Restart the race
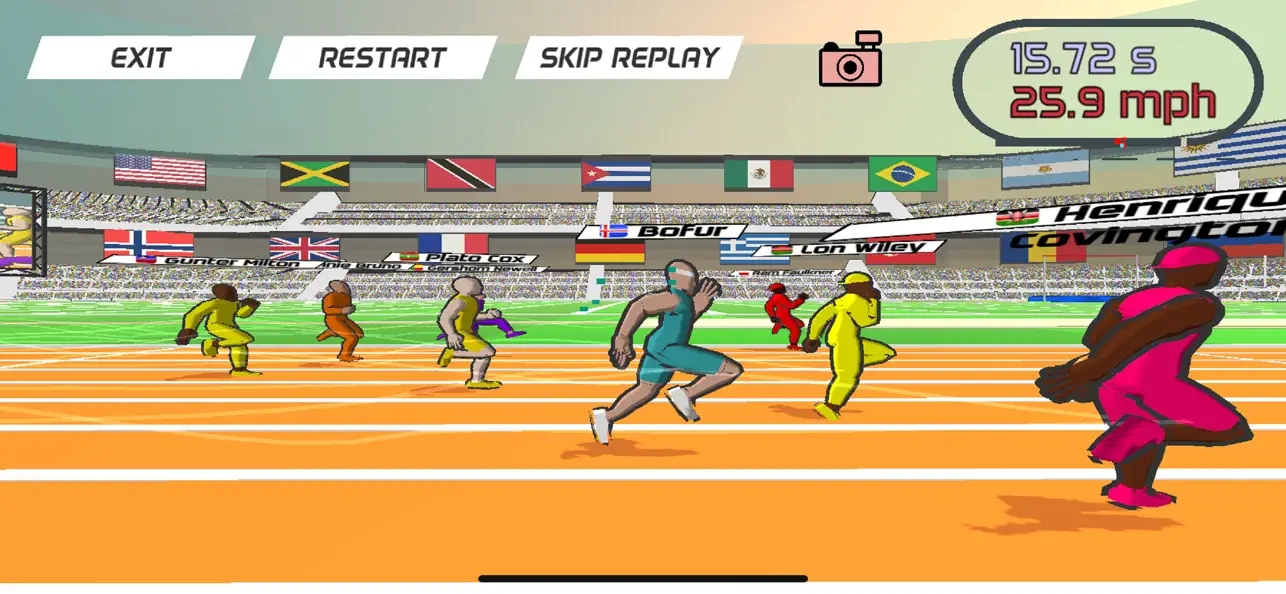The width and height of the screenshot is (1286, 594). (382, 58)
